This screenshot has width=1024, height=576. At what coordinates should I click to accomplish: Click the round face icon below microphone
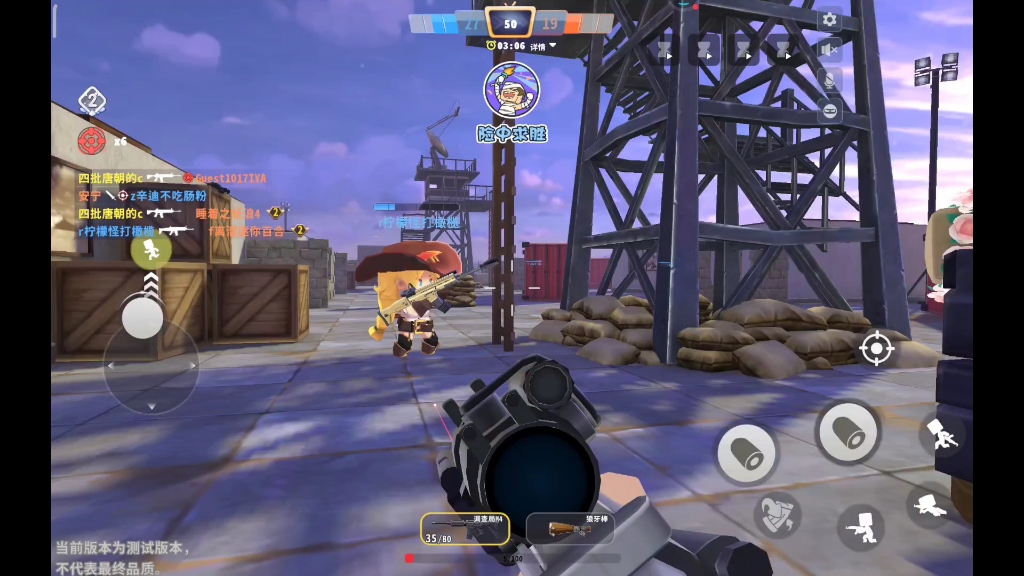(829, 111)
